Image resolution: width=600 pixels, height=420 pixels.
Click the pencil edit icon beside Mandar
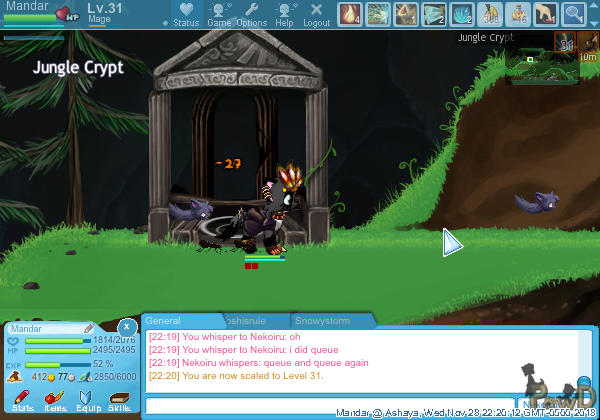88,328
